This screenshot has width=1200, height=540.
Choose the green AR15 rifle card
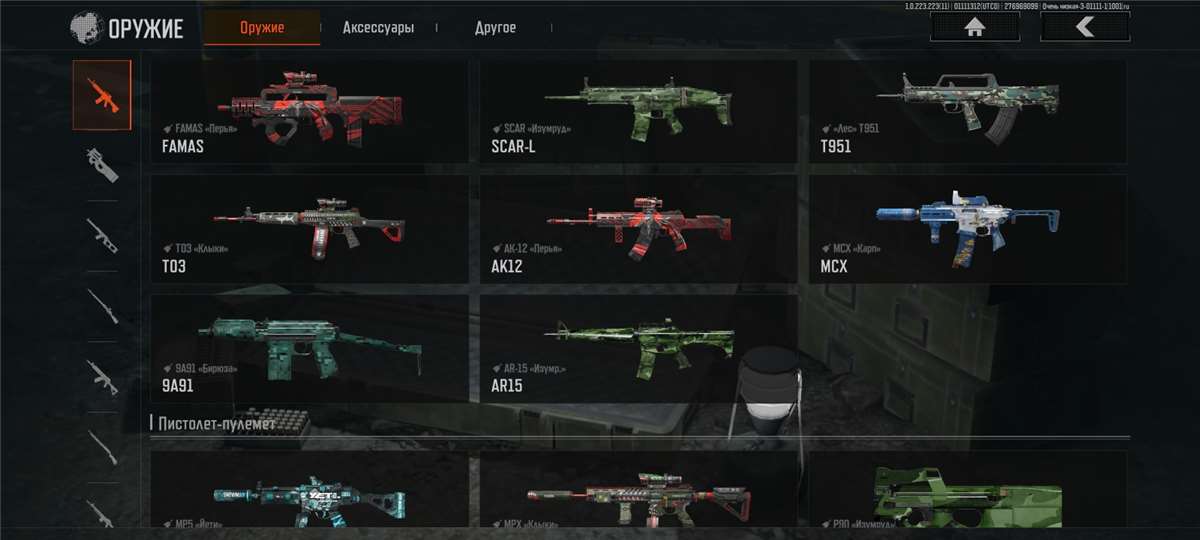click(638, 347)
